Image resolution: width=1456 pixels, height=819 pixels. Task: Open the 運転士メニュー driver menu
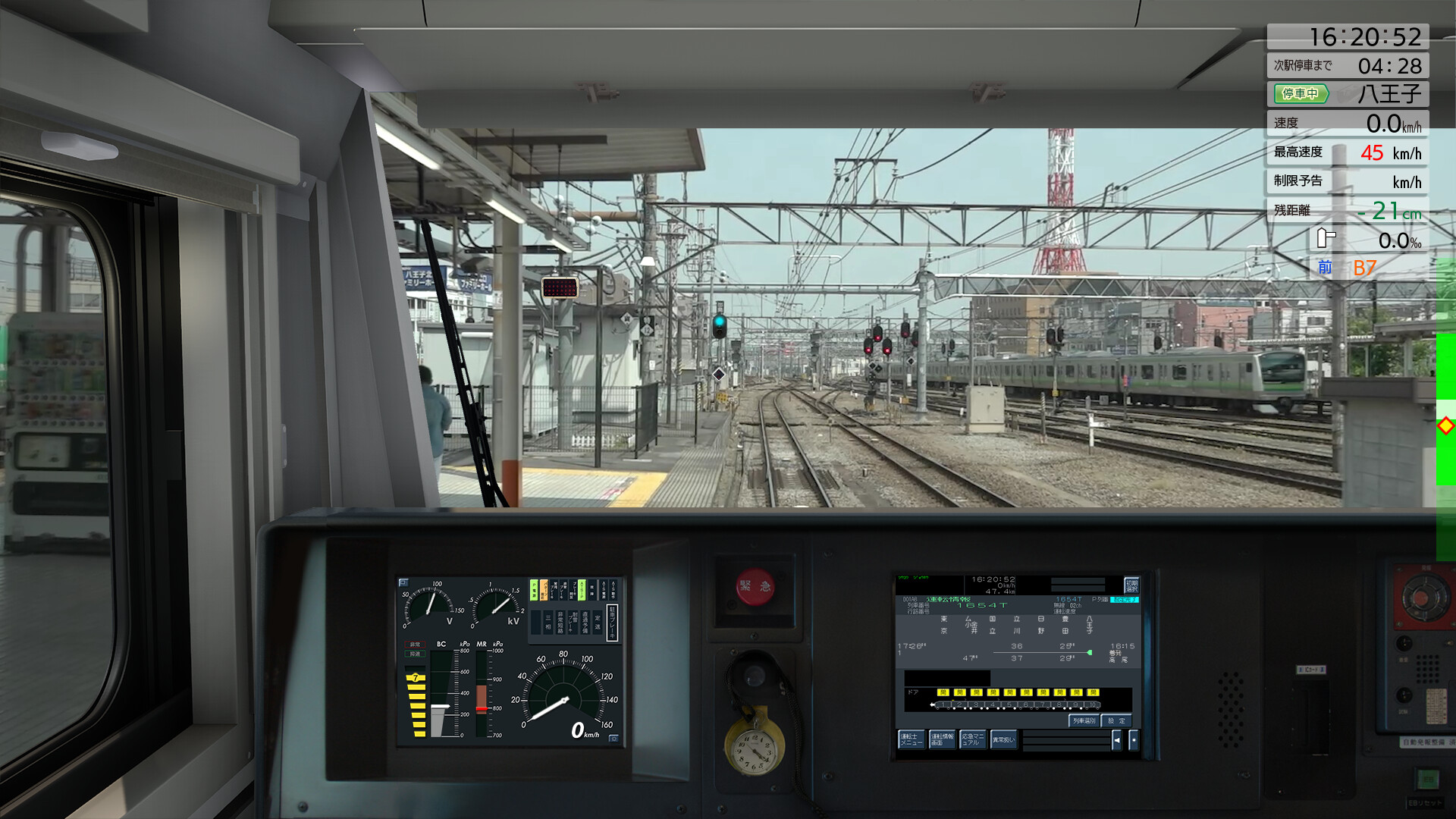912,739
